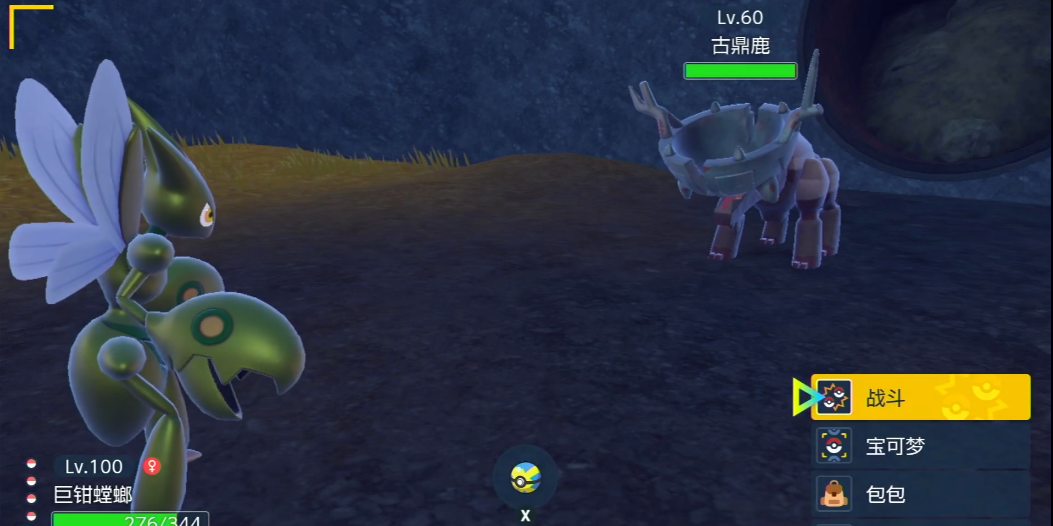This screenshot has width=1053, height=526.
Task: Select the 战斗 battle option
Action: [x=920, y=398]
